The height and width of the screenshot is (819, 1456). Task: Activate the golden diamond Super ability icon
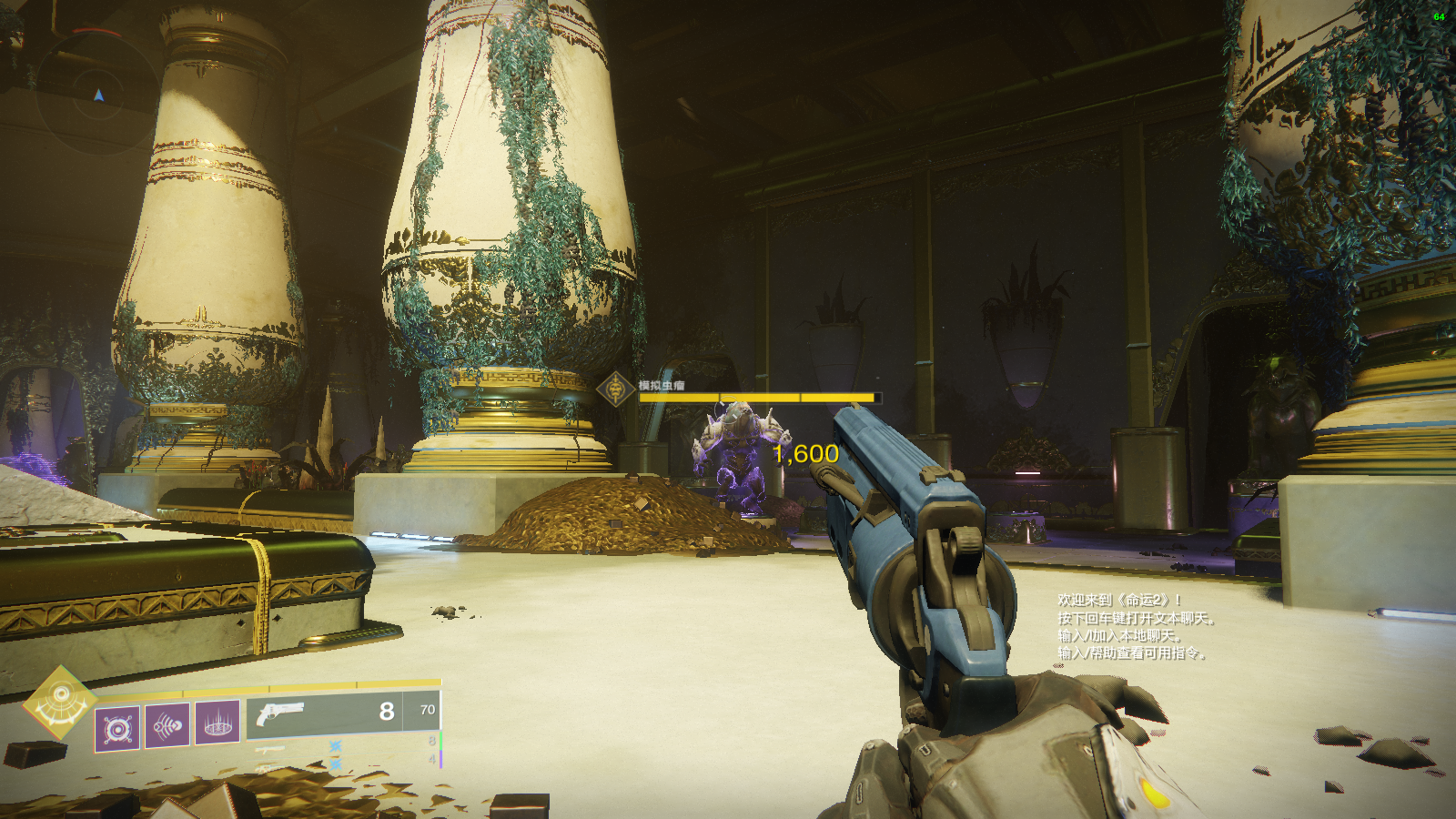[x=60, y=701]
